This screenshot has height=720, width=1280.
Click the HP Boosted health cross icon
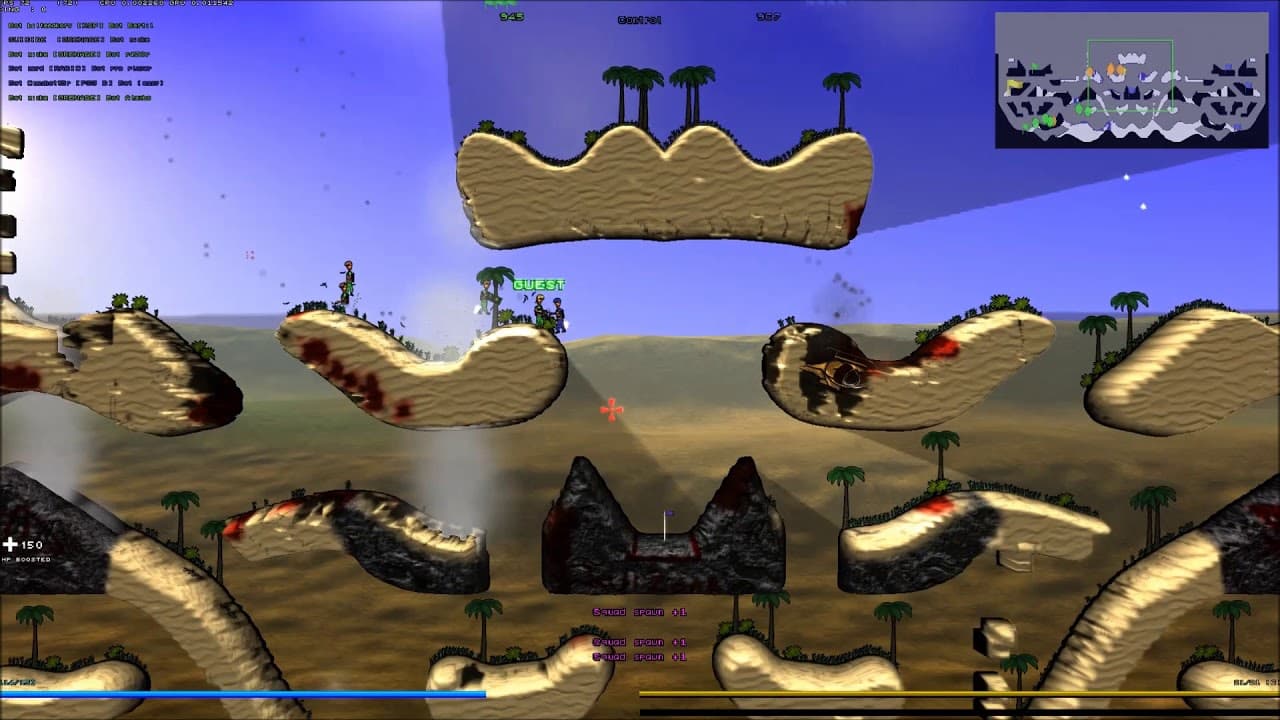pos(12,544)
